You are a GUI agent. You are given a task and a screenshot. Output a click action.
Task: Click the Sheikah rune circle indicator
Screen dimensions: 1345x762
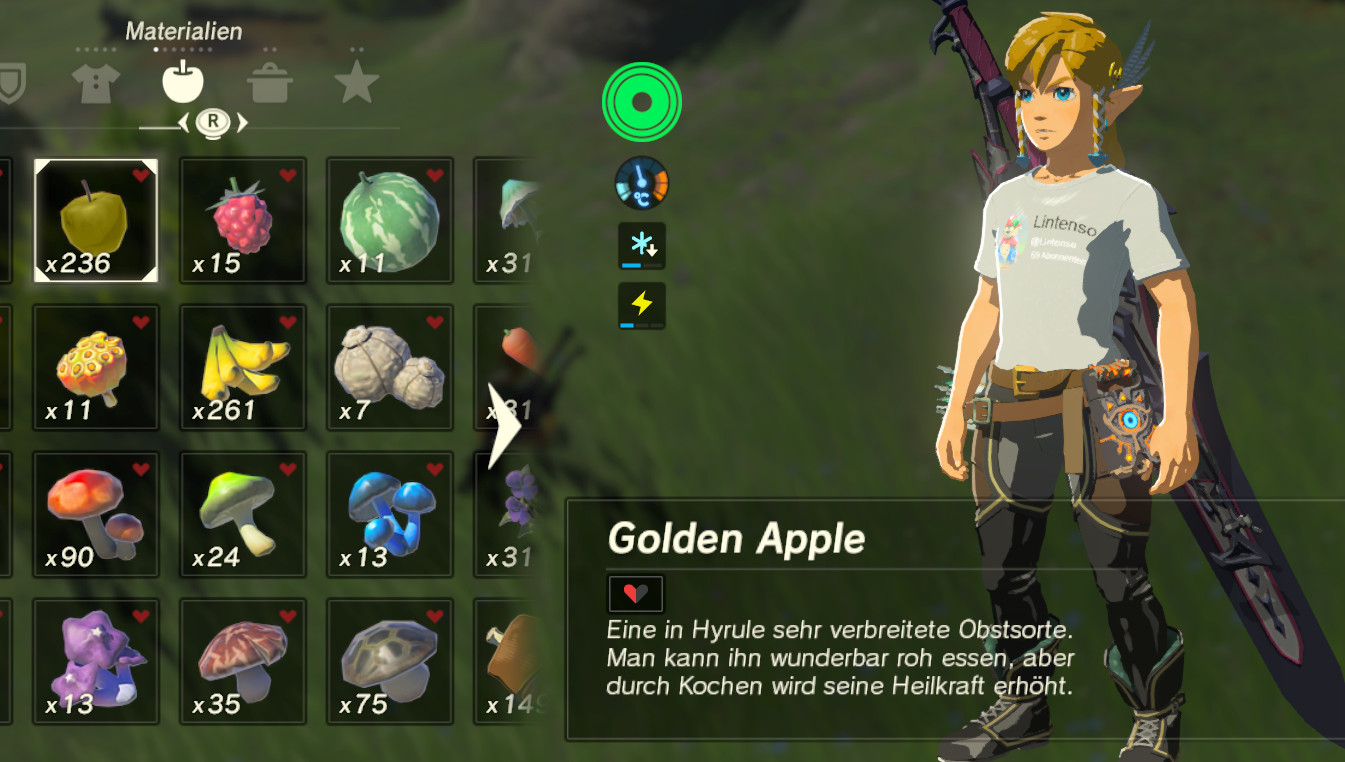pos(641,103)
